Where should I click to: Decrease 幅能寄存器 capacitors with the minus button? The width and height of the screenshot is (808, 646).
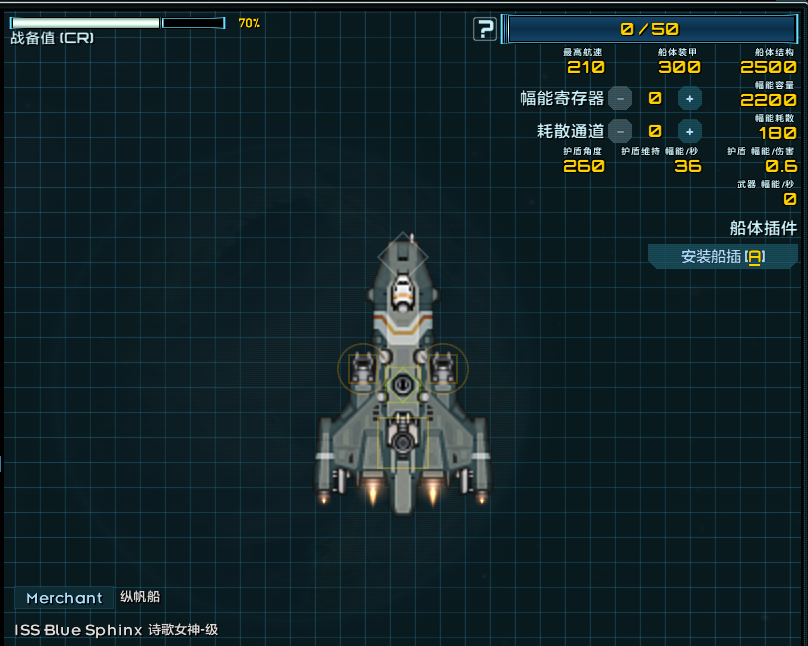620,98
